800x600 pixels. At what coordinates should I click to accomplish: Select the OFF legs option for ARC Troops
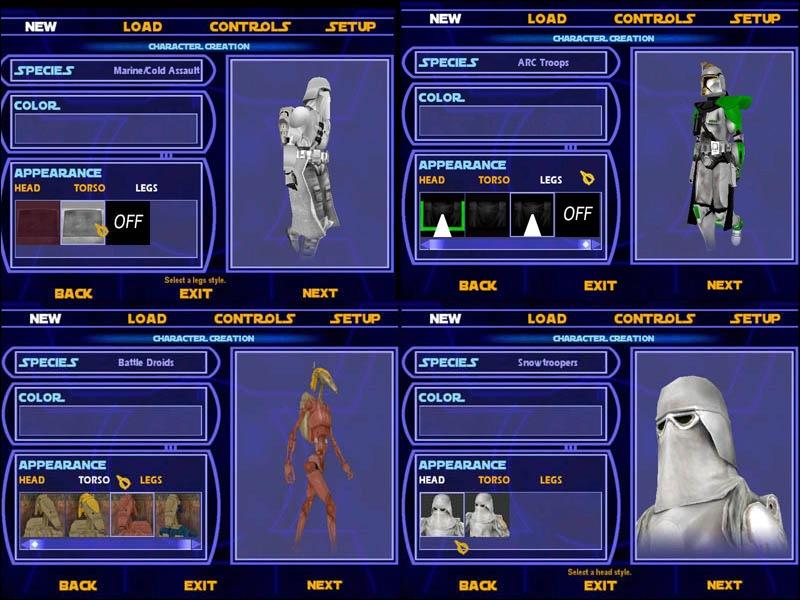point(577,214)
